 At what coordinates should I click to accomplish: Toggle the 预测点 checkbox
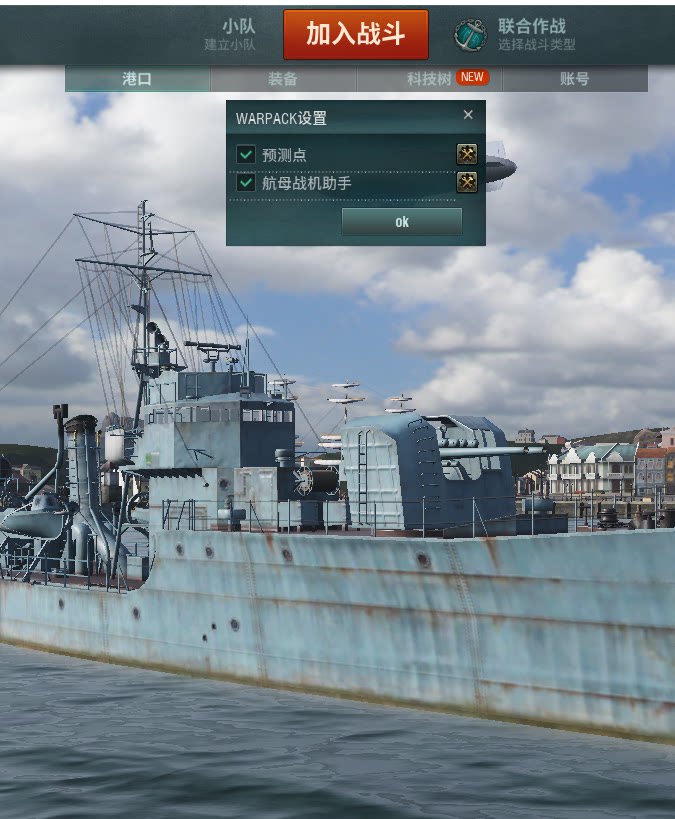[246, 154]
